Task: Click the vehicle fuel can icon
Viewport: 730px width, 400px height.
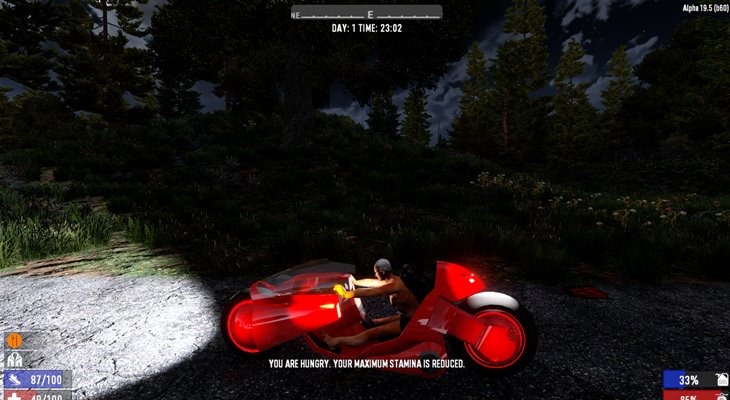Action: pos(721,380)
